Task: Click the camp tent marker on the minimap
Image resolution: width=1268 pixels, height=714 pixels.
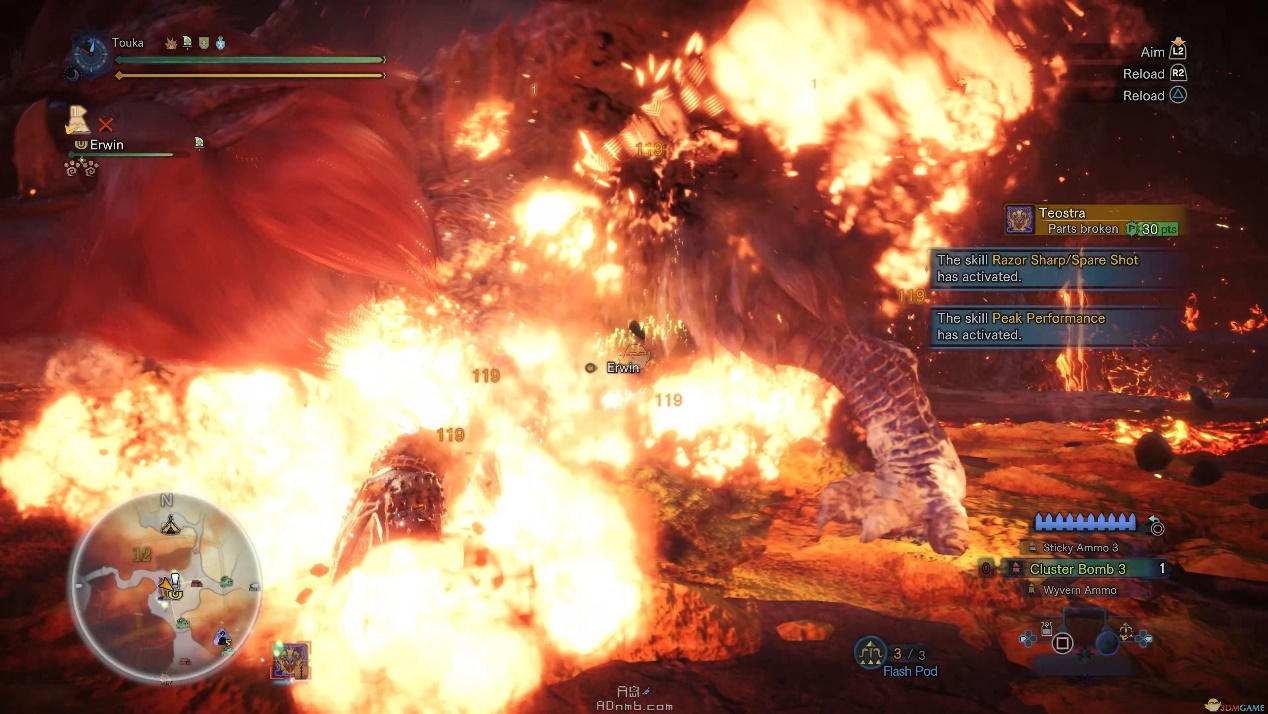Action: 170,522
